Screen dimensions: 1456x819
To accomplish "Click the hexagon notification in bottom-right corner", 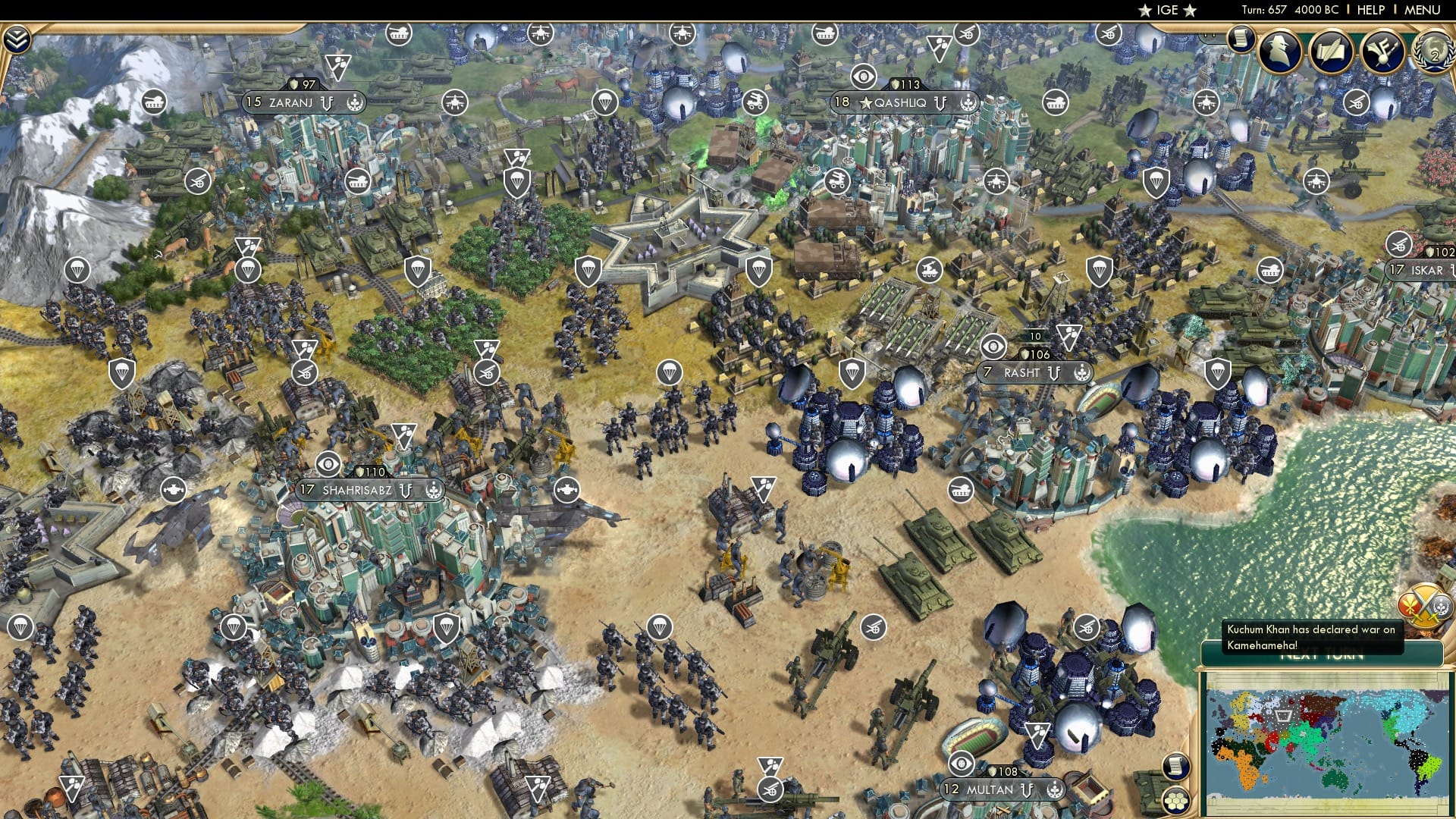I will pos(1175,801).
